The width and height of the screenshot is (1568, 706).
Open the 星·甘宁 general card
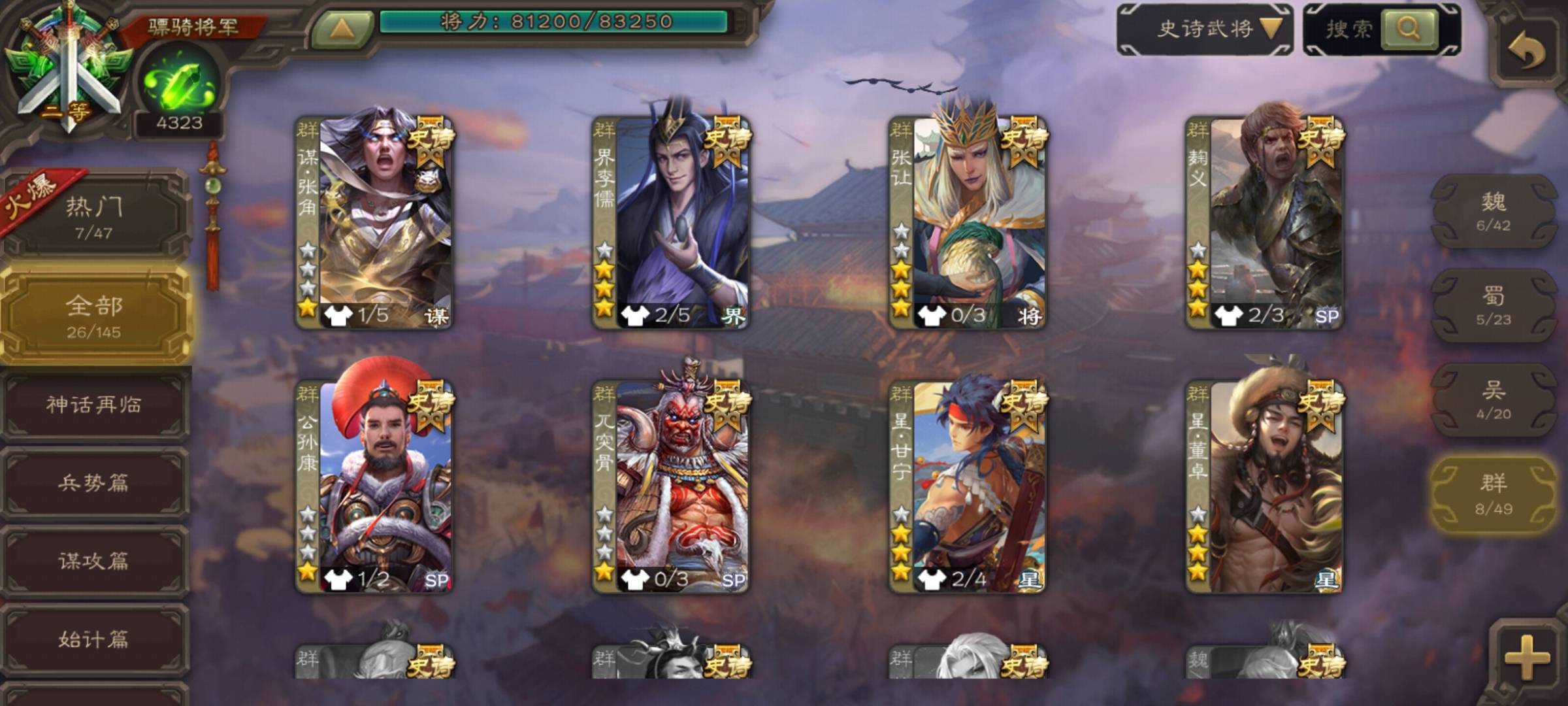[967, 487]
